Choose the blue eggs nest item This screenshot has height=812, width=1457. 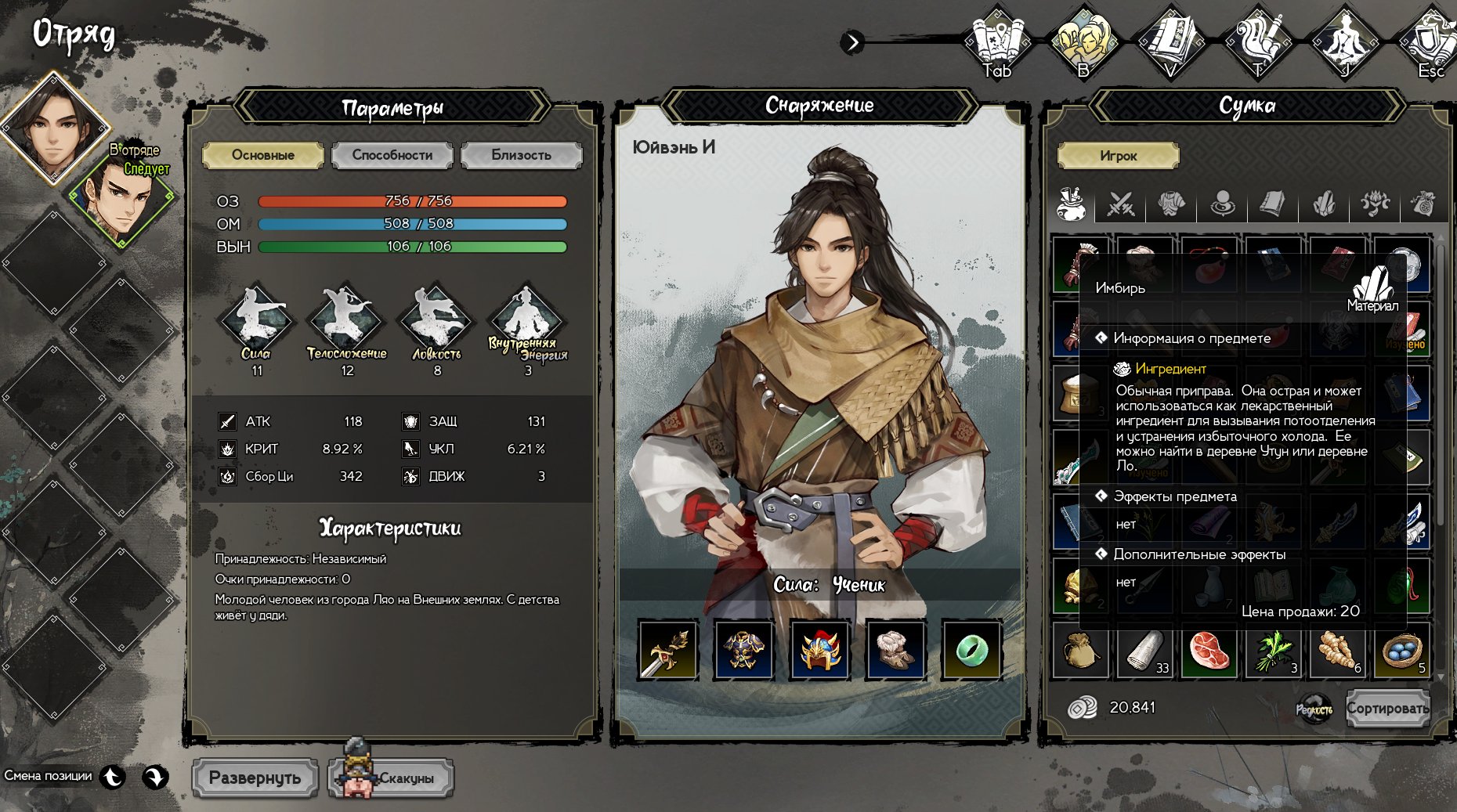coord(1402,651)
